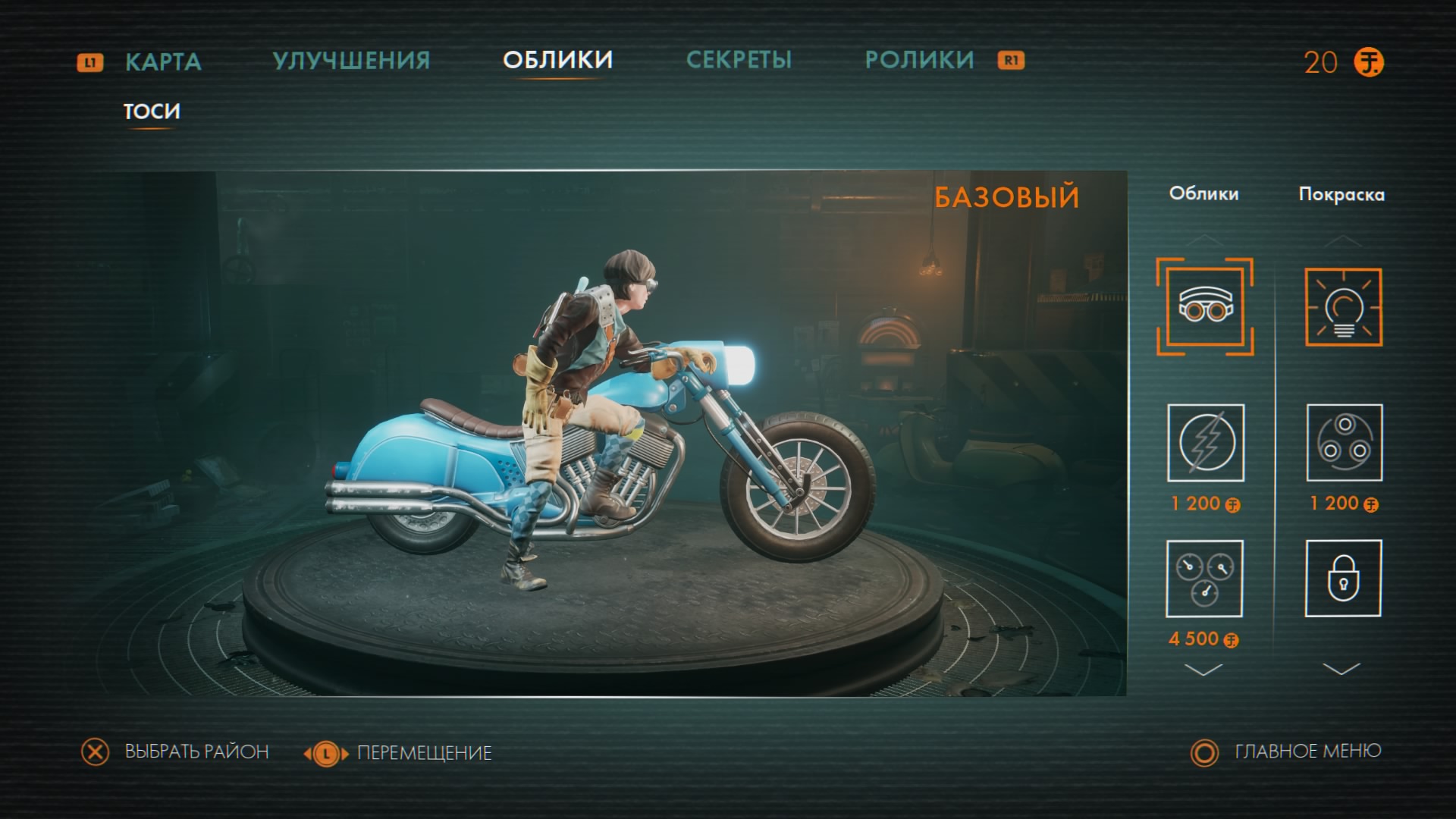Select the Облики tab
Screen dimensions: 1456x819
click(x=557, y=61)
